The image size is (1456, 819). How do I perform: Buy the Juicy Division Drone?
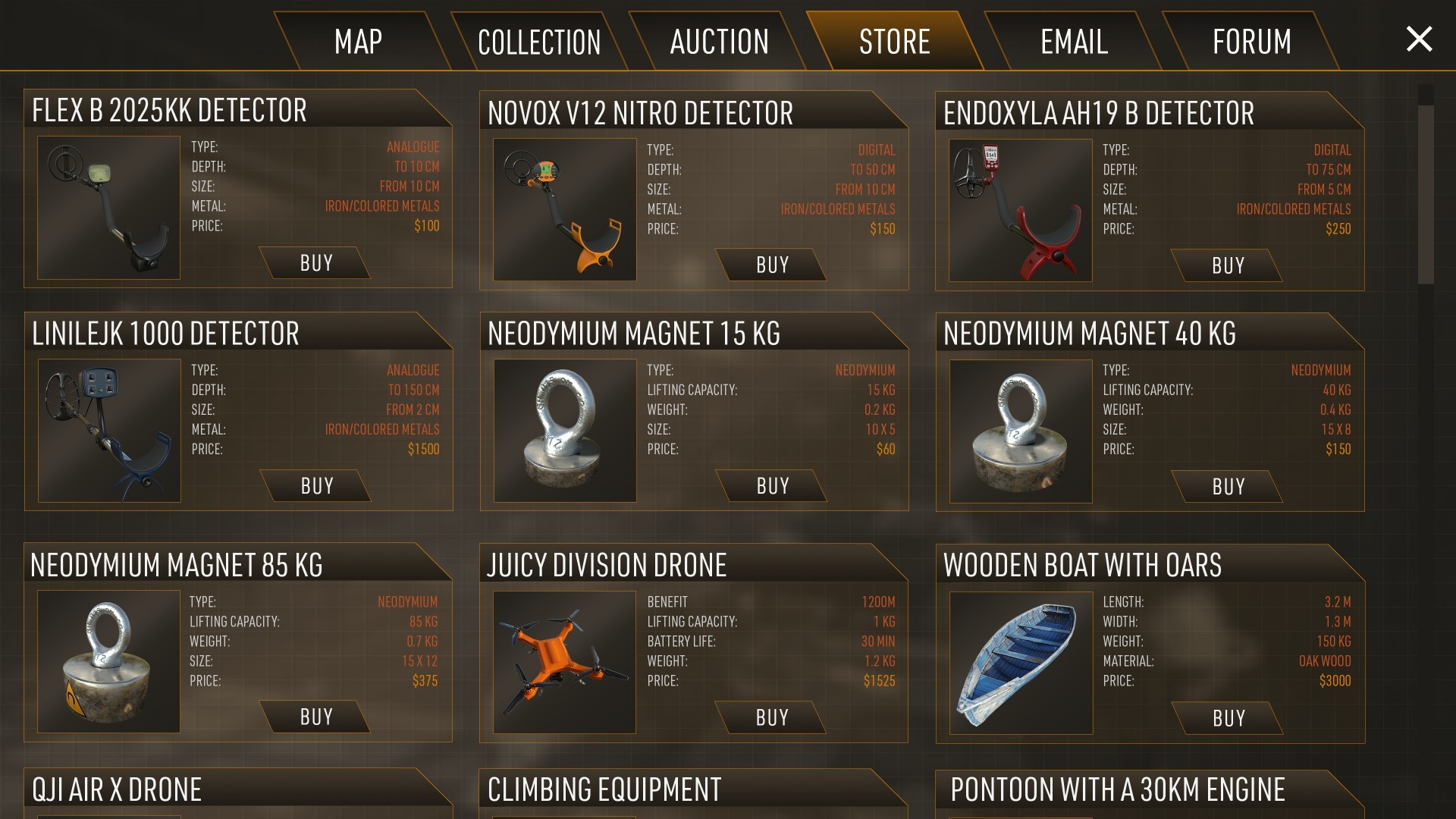click(x=772, y=717)
